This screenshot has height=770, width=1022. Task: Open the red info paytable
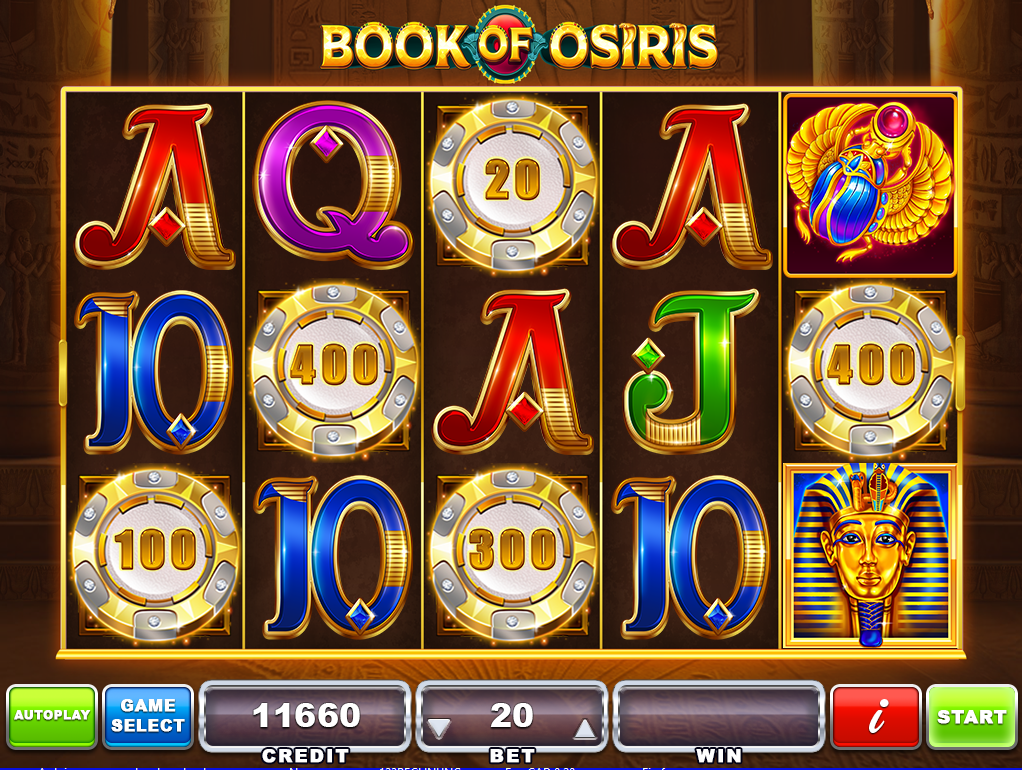(876, 716)
